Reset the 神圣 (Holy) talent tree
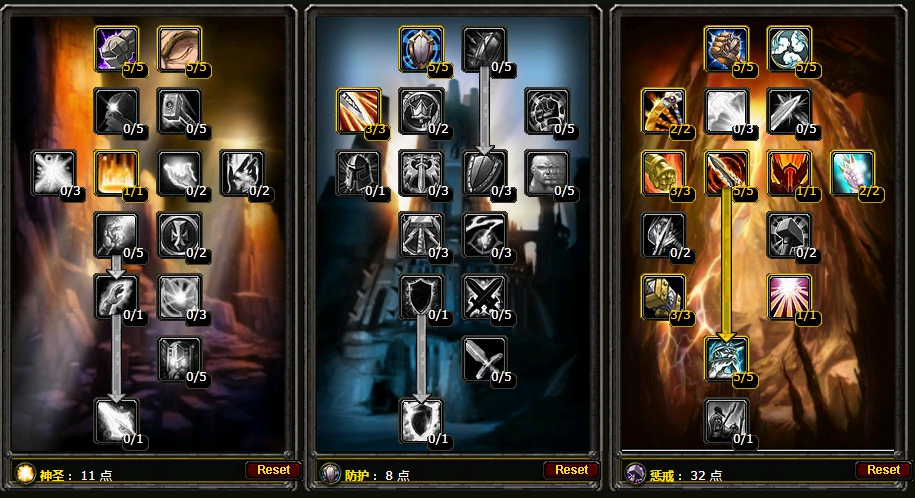Screen dimensions: 915x498 pyautogui.click(x=272, y=470)
